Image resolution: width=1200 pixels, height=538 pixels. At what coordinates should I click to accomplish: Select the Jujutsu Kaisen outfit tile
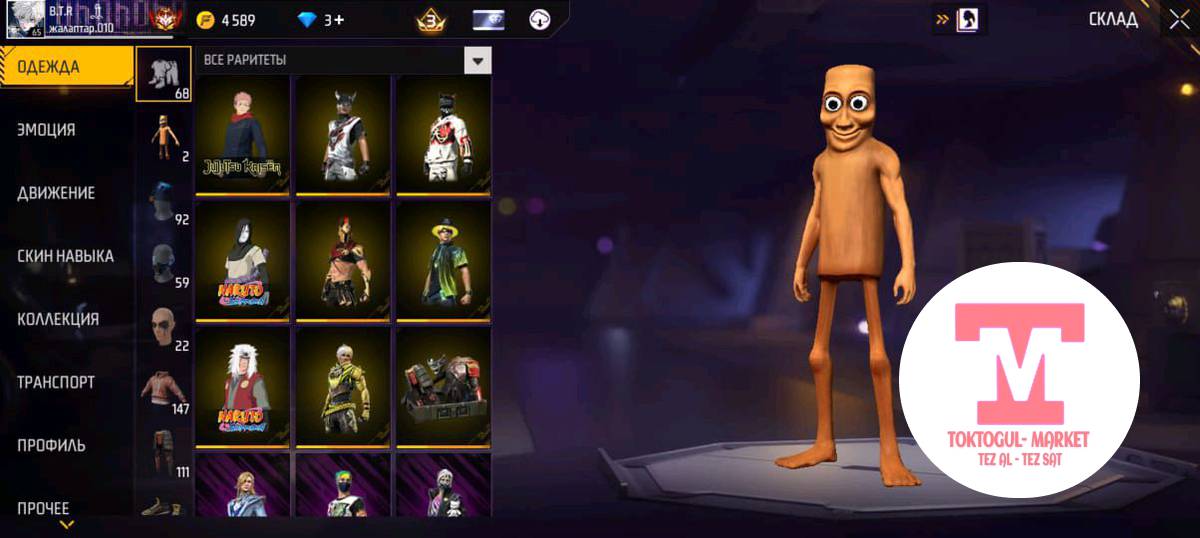243,134
